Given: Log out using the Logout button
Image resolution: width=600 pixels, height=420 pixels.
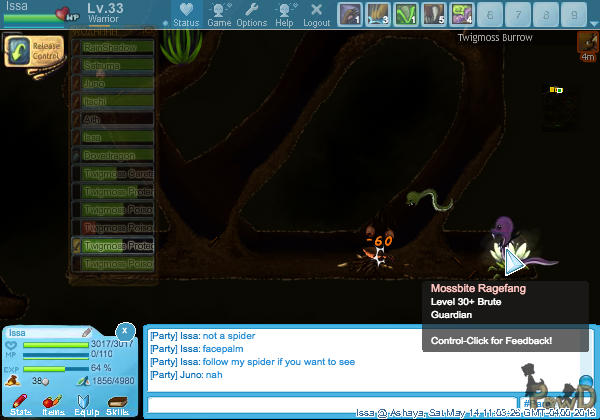Looking at the screenshot, I should tap(316, 15).
